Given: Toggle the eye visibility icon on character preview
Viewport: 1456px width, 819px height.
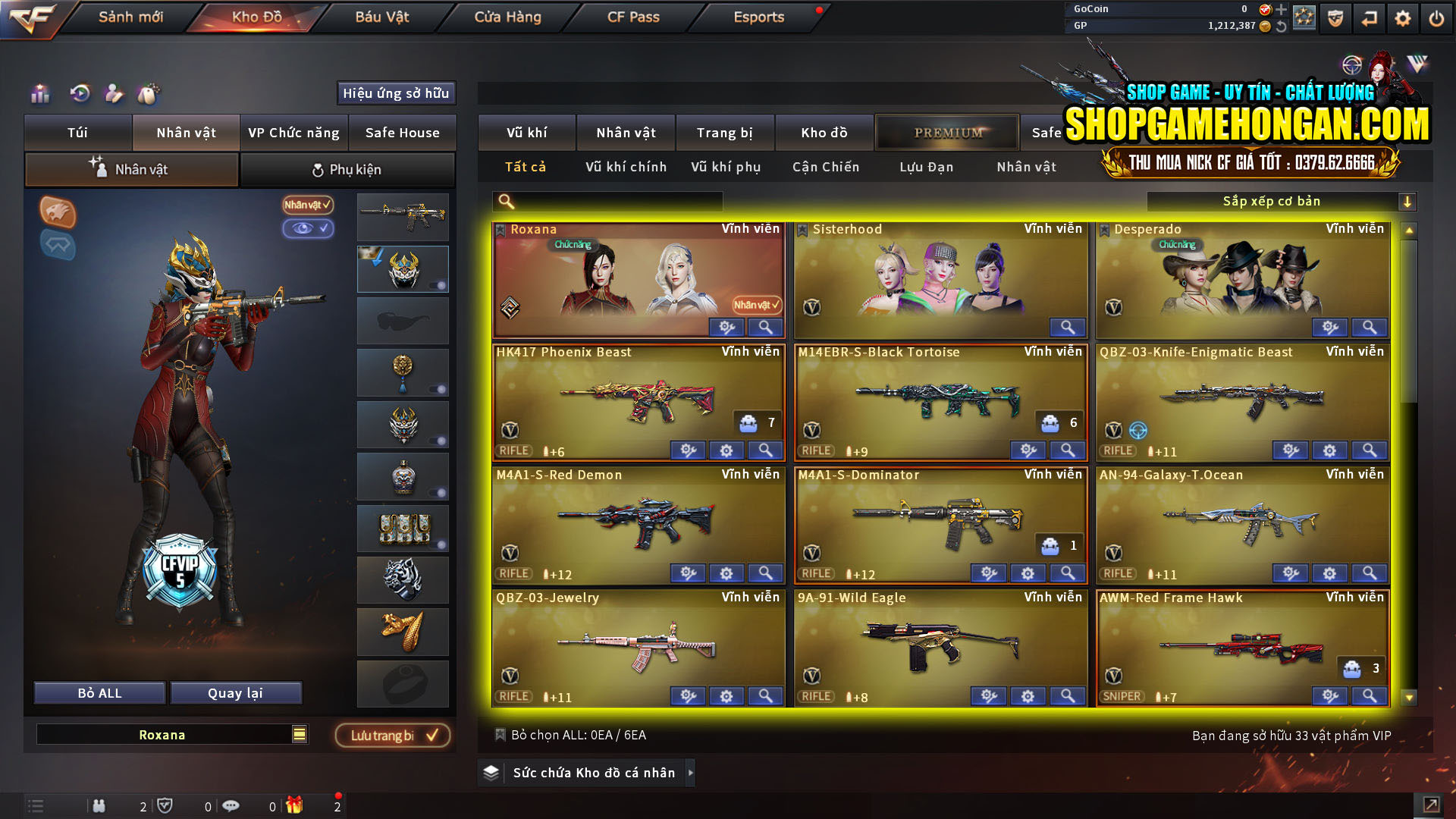Looking at the screenshot, I should (x=309, y=229).
